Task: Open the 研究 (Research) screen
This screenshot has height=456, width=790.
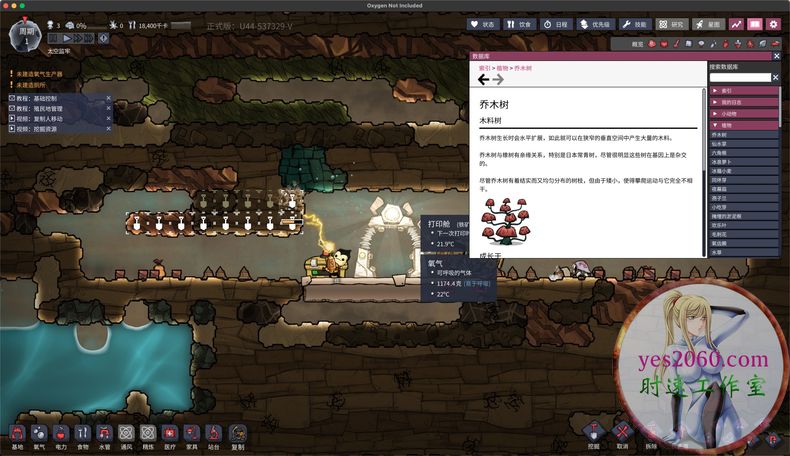Action: click(672, 24)
